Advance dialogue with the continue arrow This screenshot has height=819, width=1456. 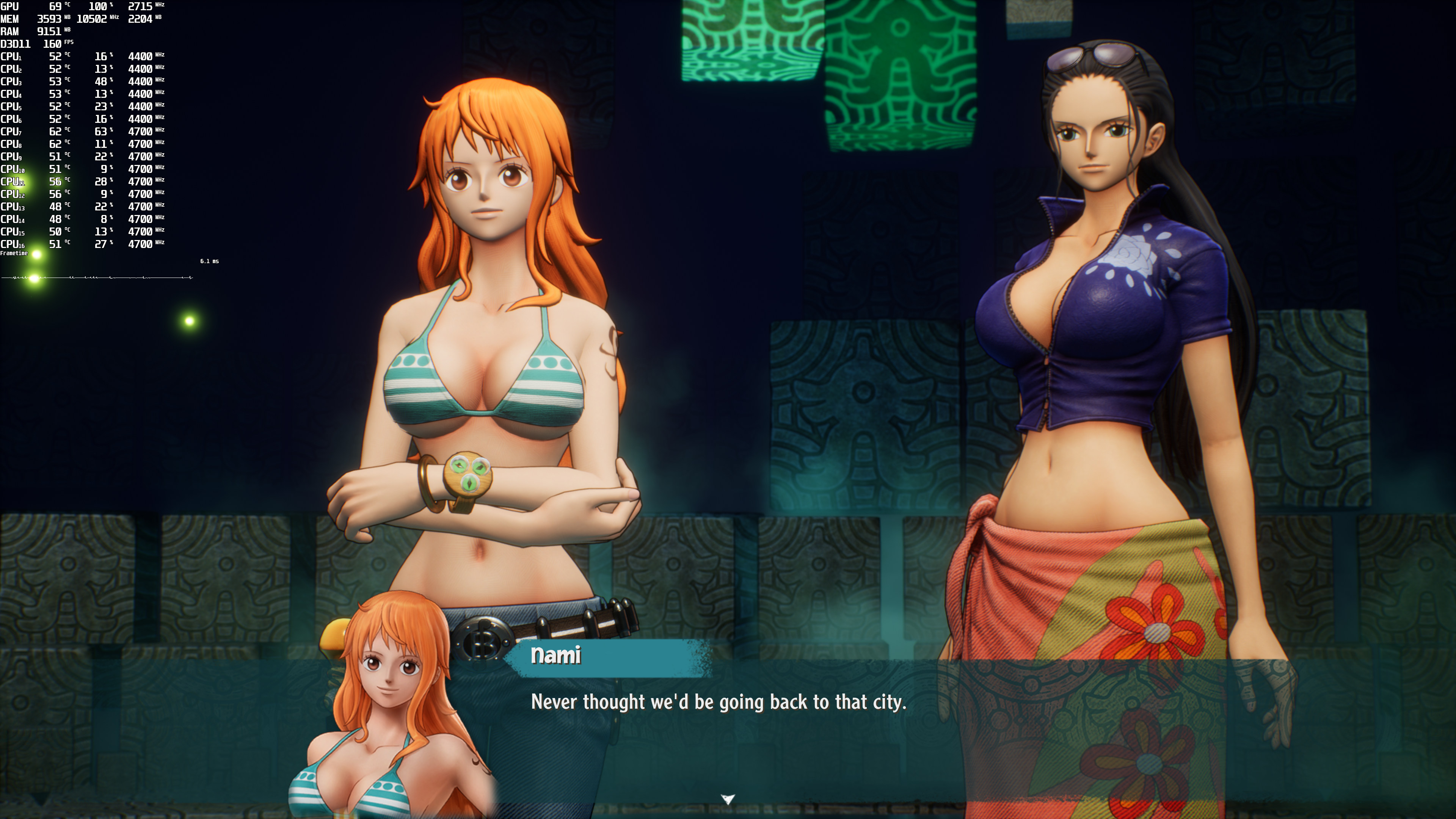(x=728, y=799)
